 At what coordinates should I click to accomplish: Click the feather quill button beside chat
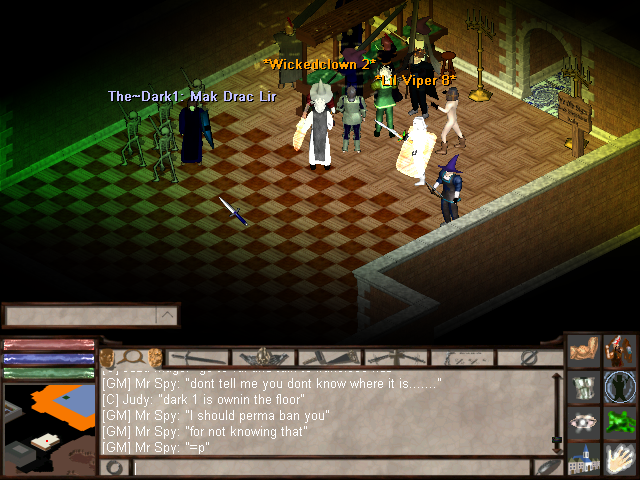click(547, 467)
